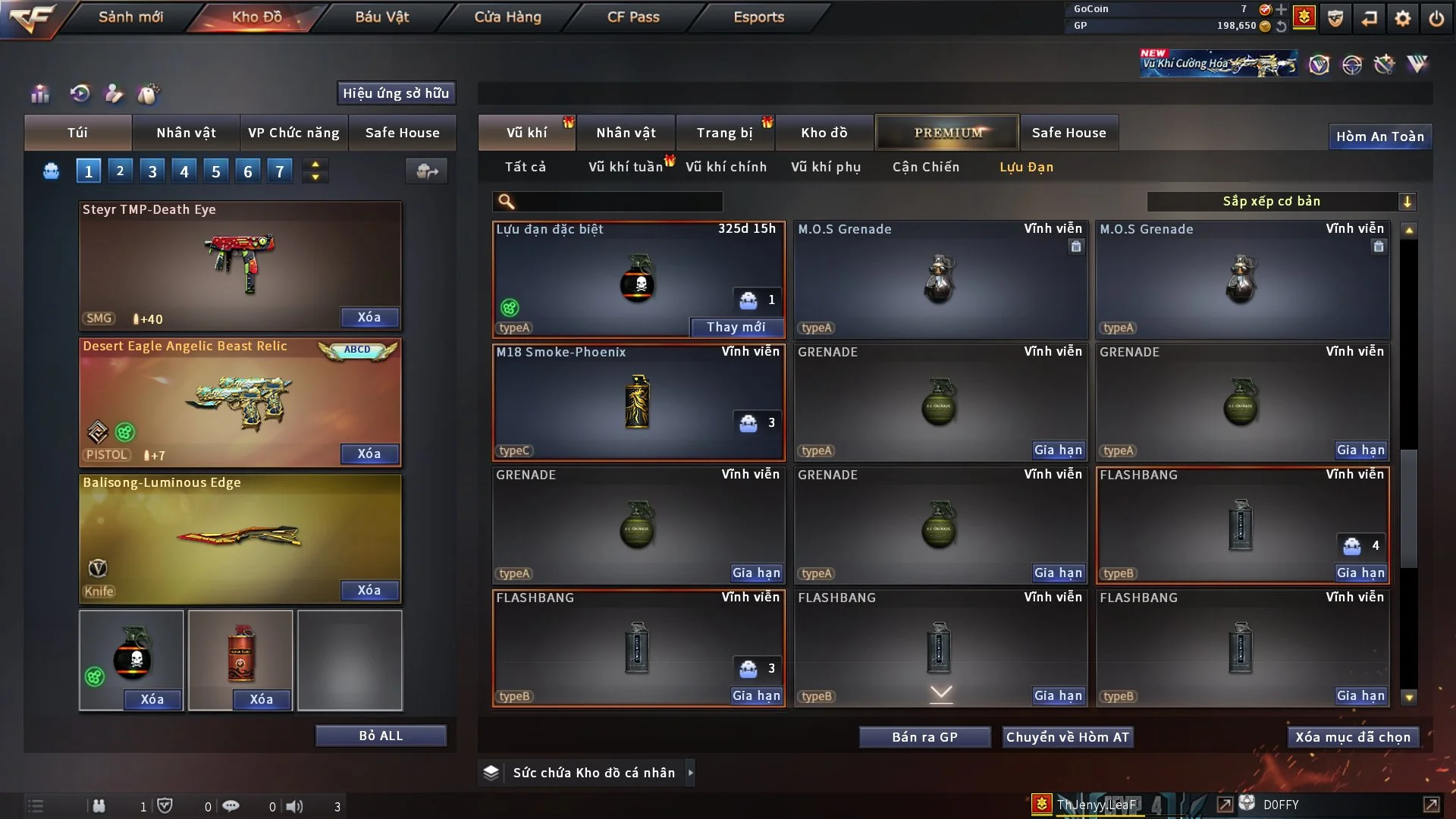Open the CF Pass menu

[x=633, y=17]
